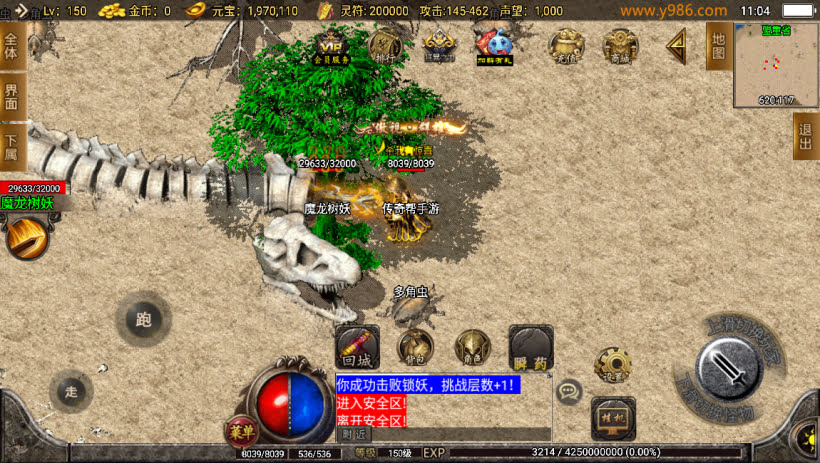820x463 pixels.
Task: Collapse the top icon row with the arrow
Action: coord(677,45)
